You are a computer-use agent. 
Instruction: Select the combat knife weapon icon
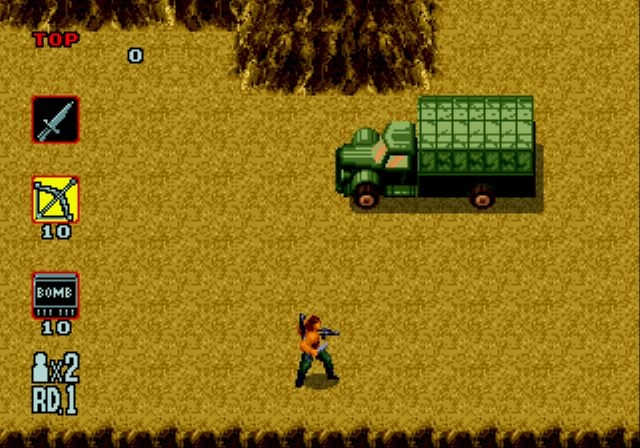point(54,119)
